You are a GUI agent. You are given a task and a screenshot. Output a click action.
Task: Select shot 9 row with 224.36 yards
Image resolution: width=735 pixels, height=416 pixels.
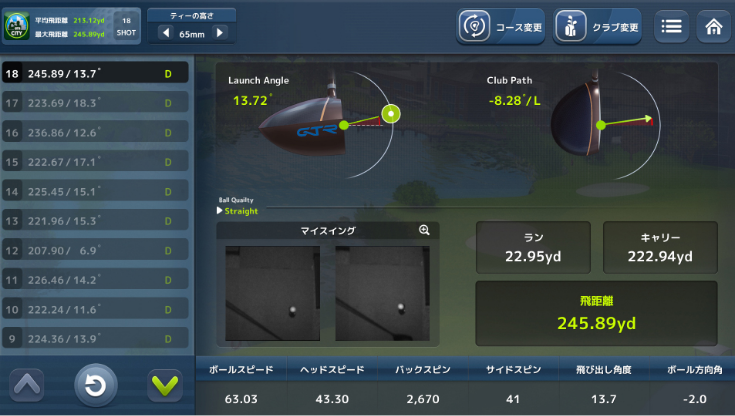point(94,338)
